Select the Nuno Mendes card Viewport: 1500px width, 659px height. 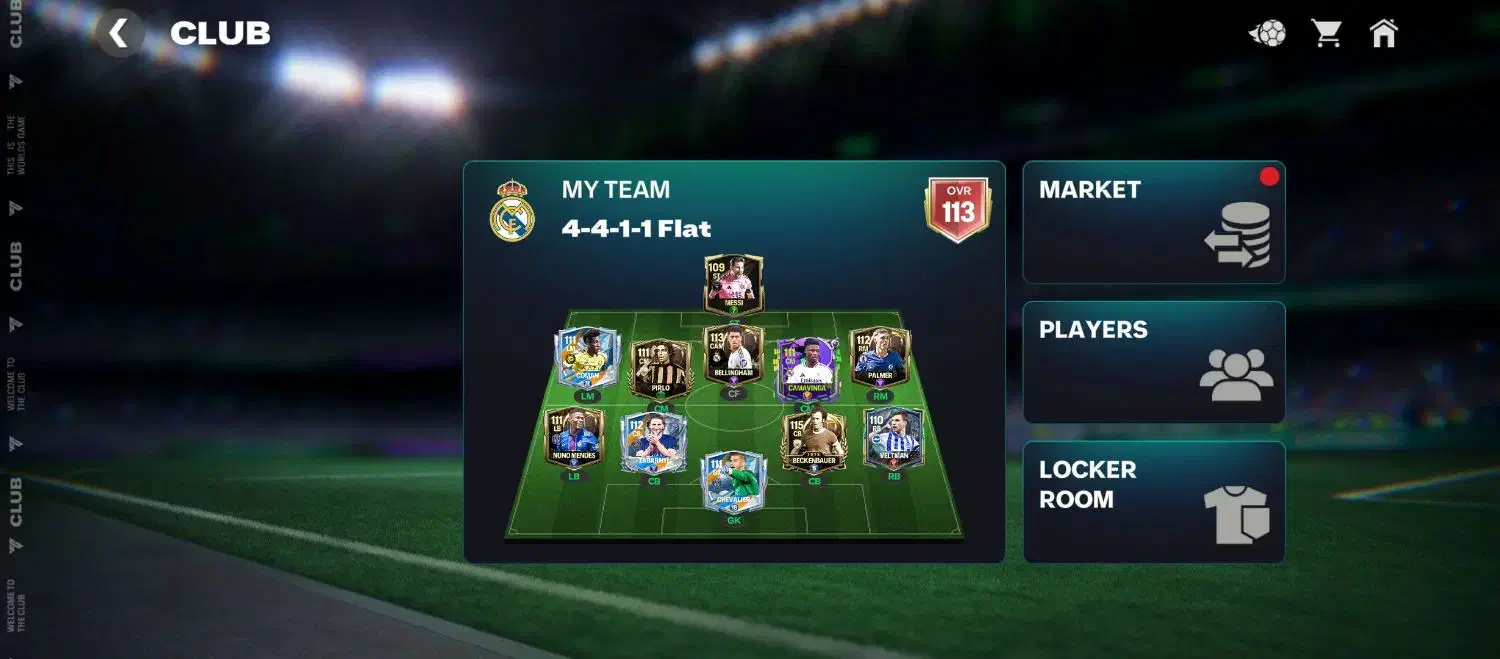574,437
